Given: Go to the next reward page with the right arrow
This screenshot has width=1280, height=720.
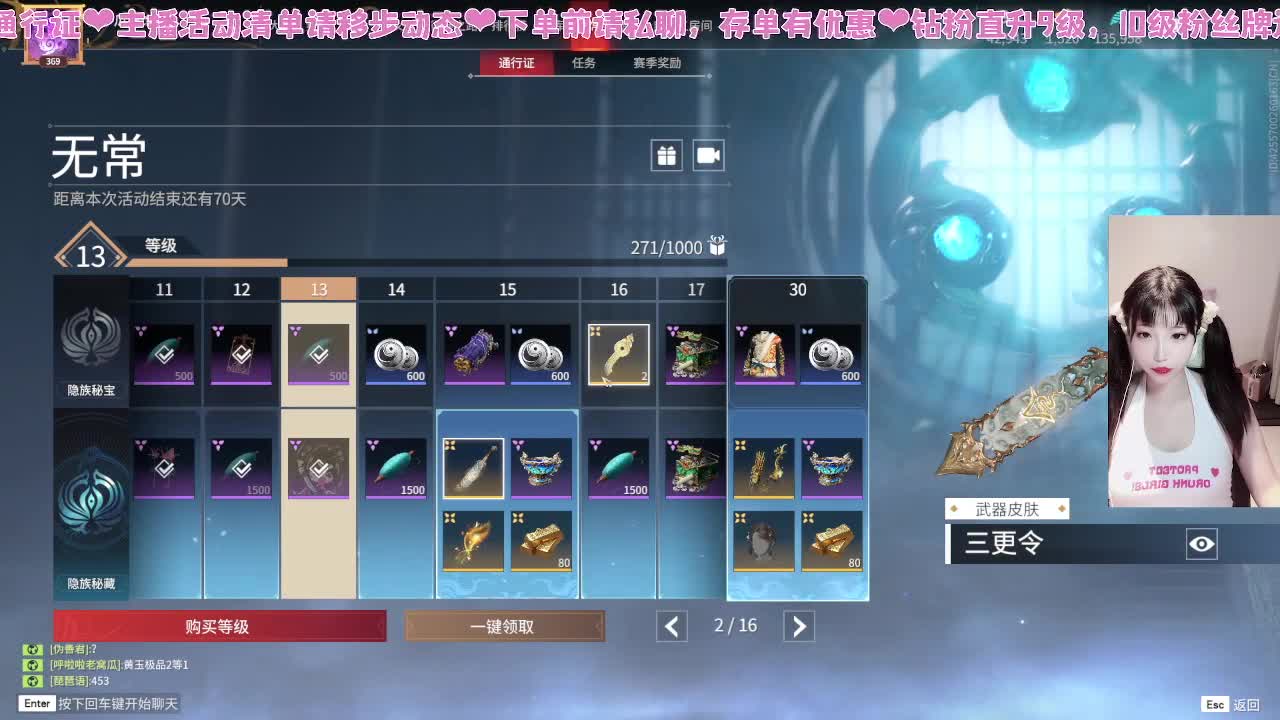Looking at the screenshot, I should 798,625.
